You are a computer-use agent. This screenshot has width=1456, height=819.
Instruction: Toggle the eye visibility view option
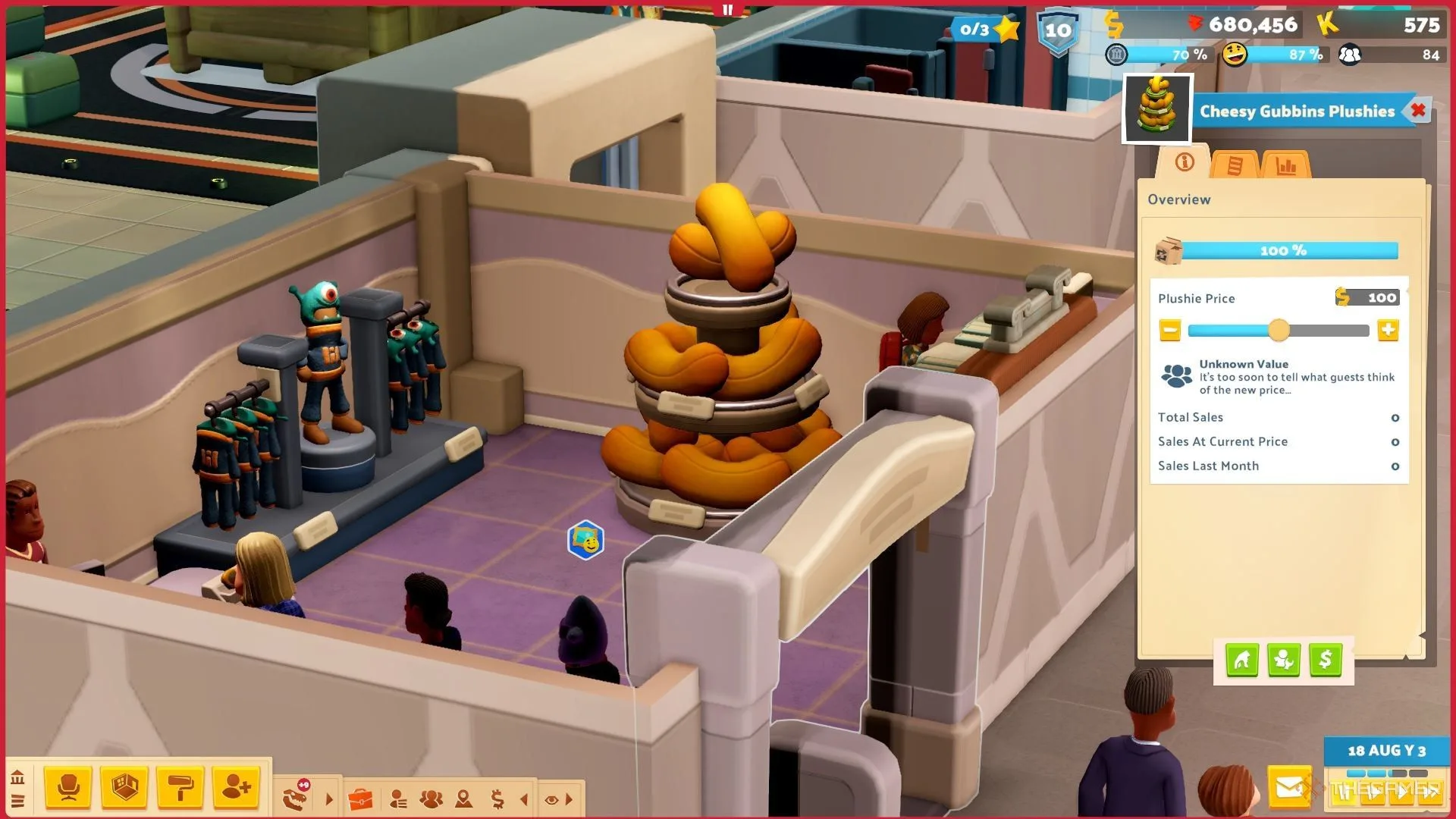(551, 799)
